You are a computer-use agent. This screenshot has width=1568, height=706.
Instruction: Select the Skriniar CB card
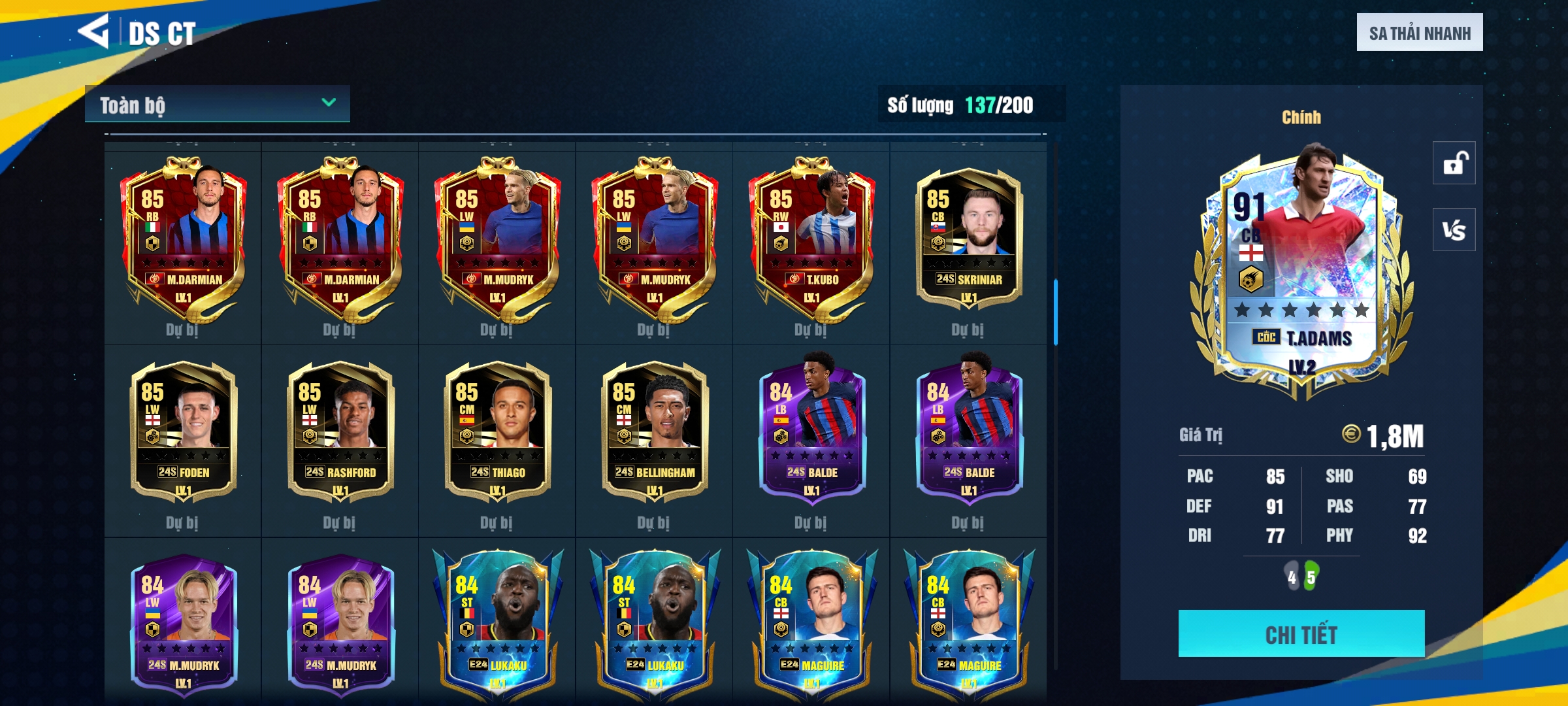pos(968,239)
